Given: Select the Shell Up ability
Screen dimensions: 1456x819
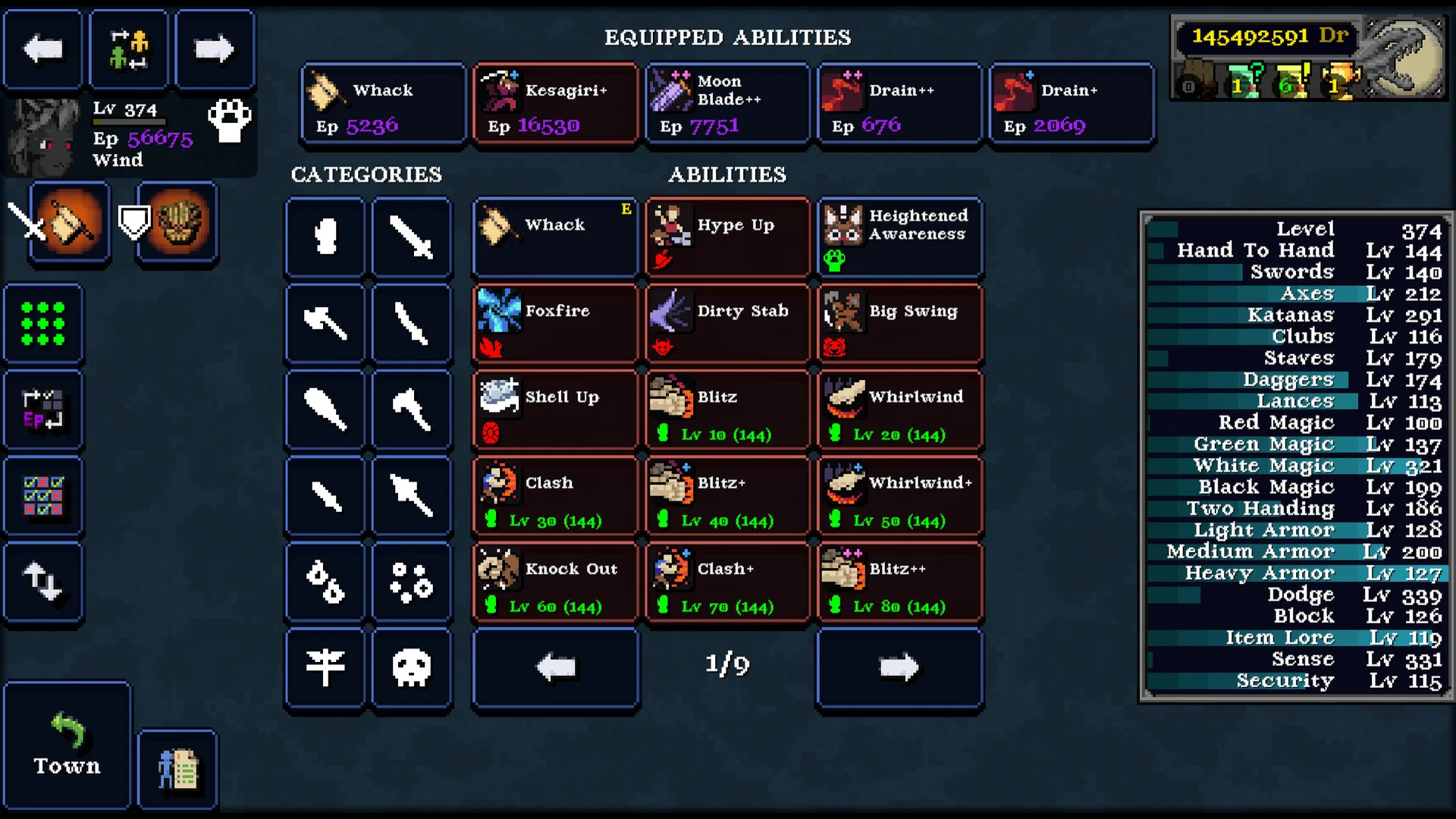Looking at the screenshot, I should [x=555, y=410].
